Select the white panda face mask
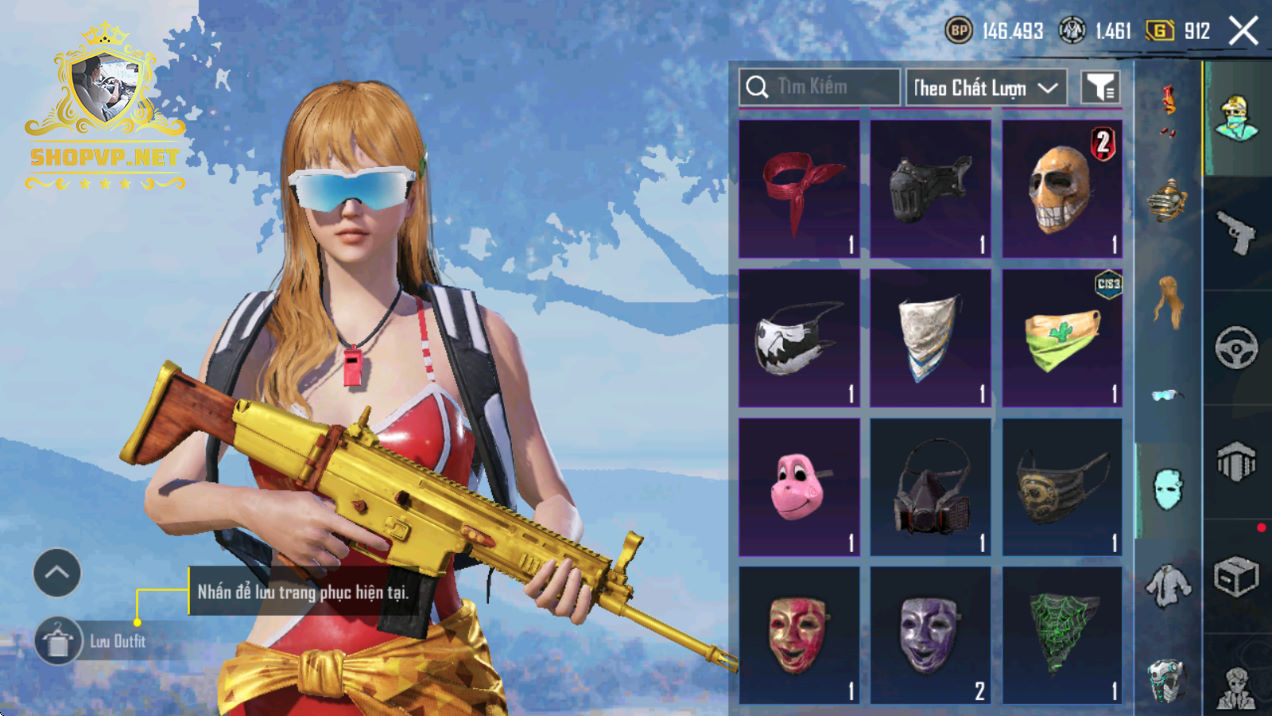 [799, 338]
